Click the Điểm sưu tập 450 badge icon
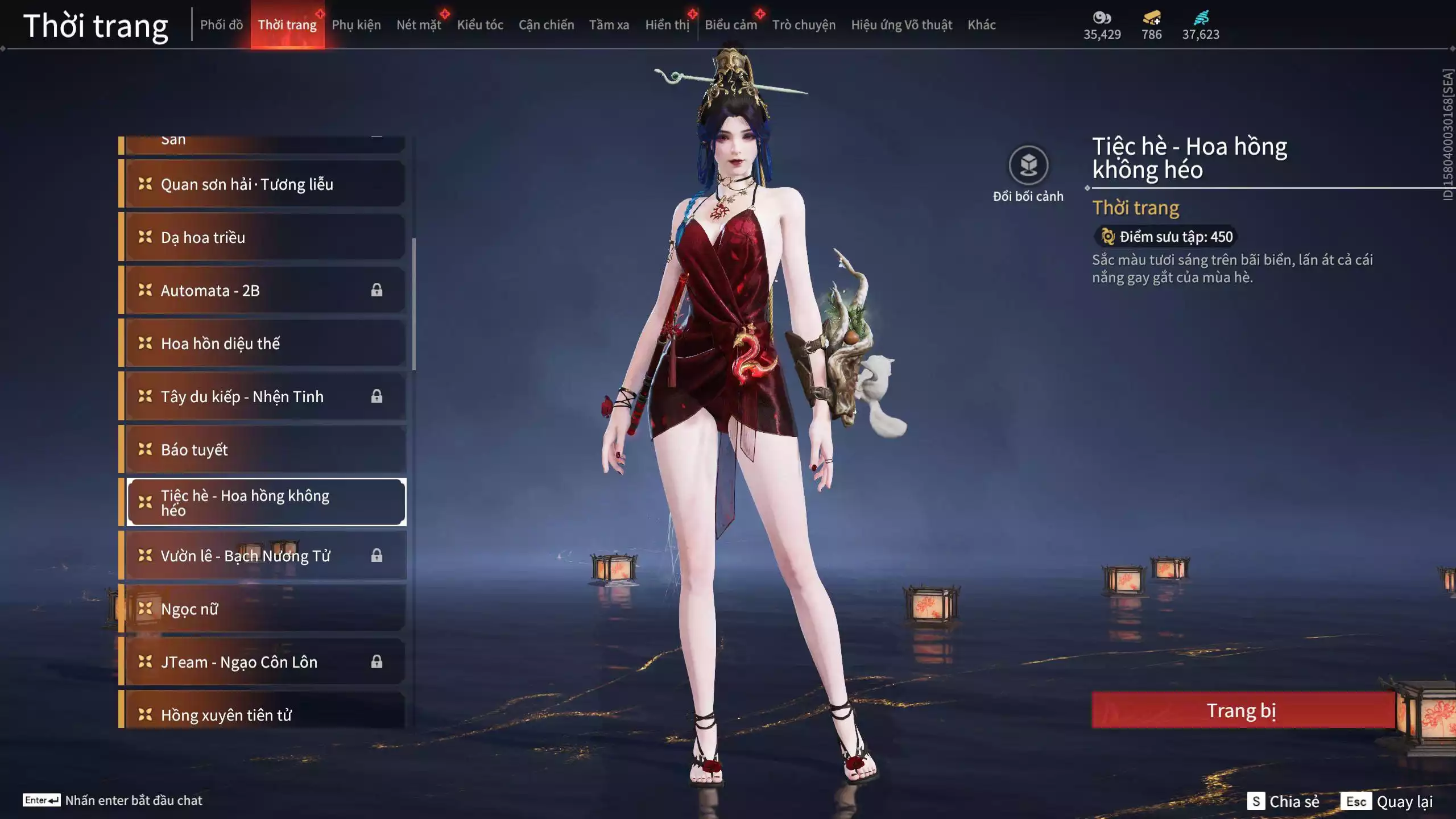This screenshot has width=1456, height=819. tap(1108, 237)
